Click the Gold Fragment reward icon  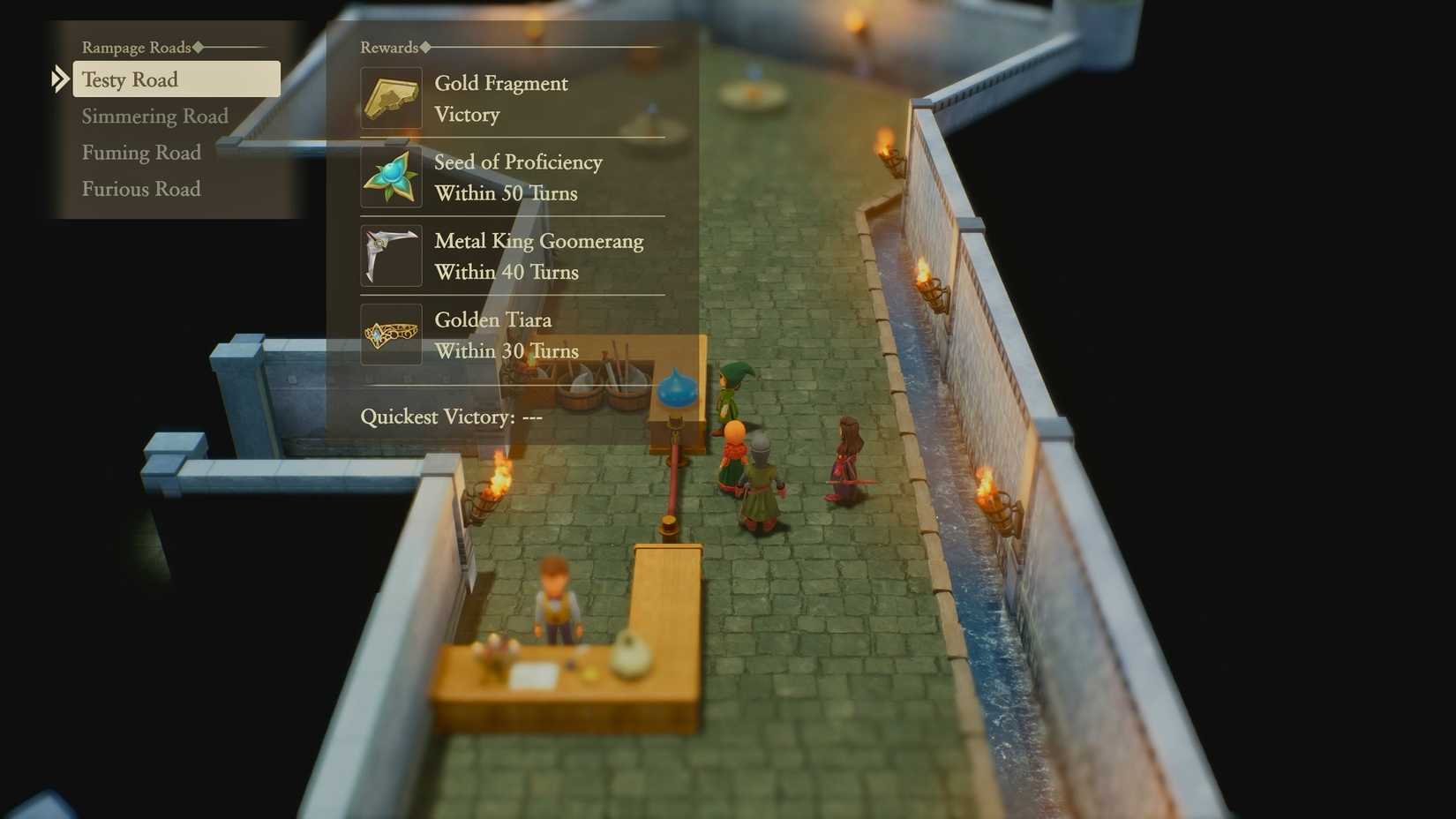[x=390, y=97]
